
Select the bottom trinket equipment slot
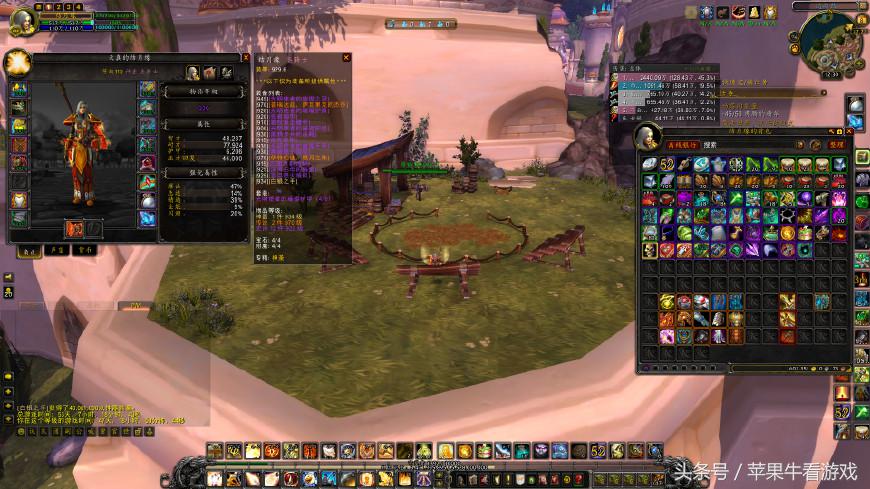coord(148,218)
